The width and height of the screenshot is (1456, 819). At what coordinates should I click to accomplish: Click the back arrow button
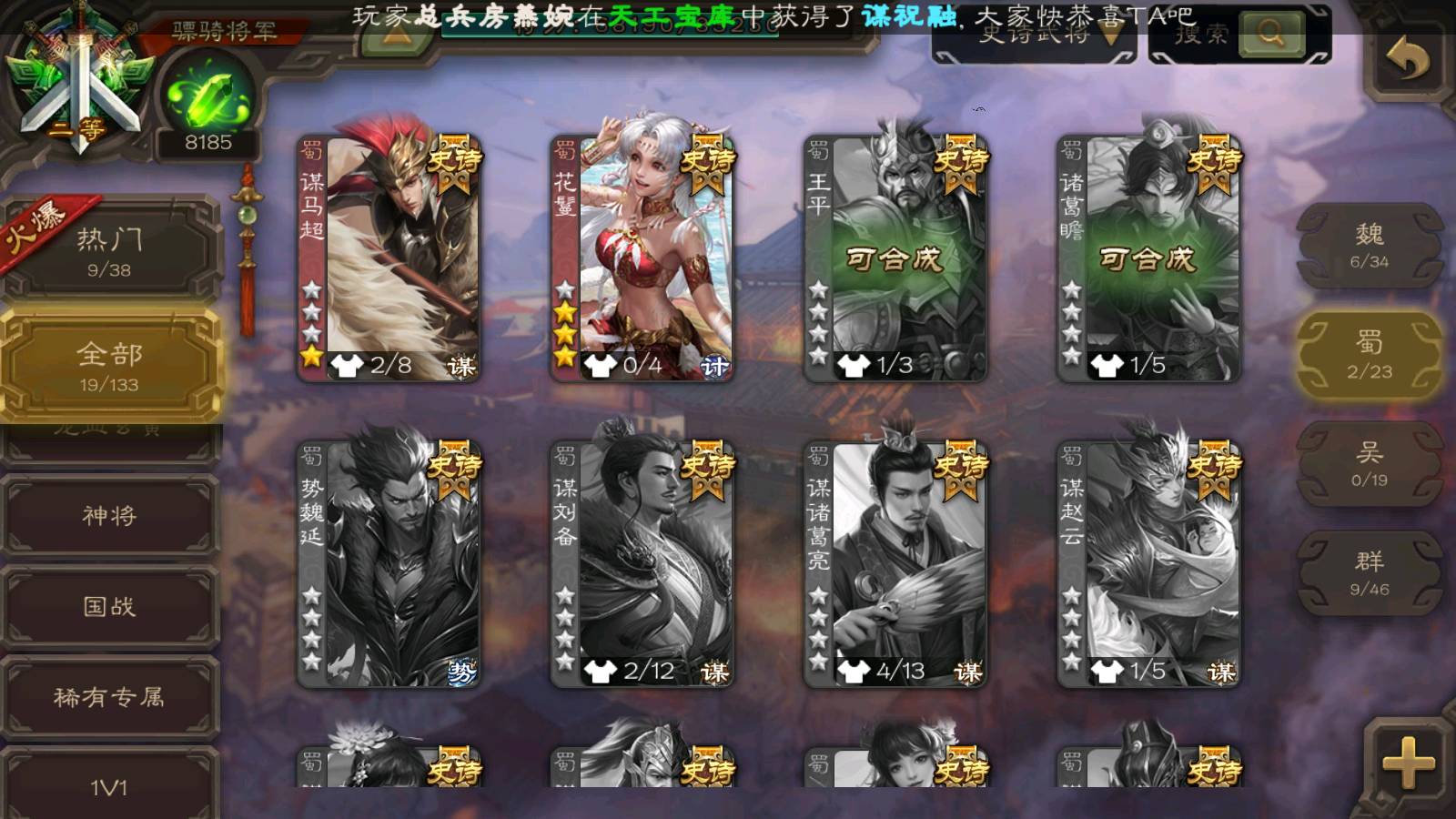pos(1407,60)
